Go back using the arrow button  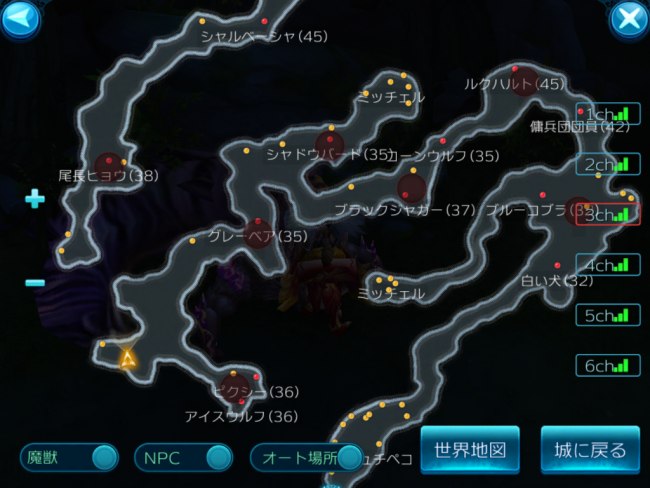pos(20,18)
